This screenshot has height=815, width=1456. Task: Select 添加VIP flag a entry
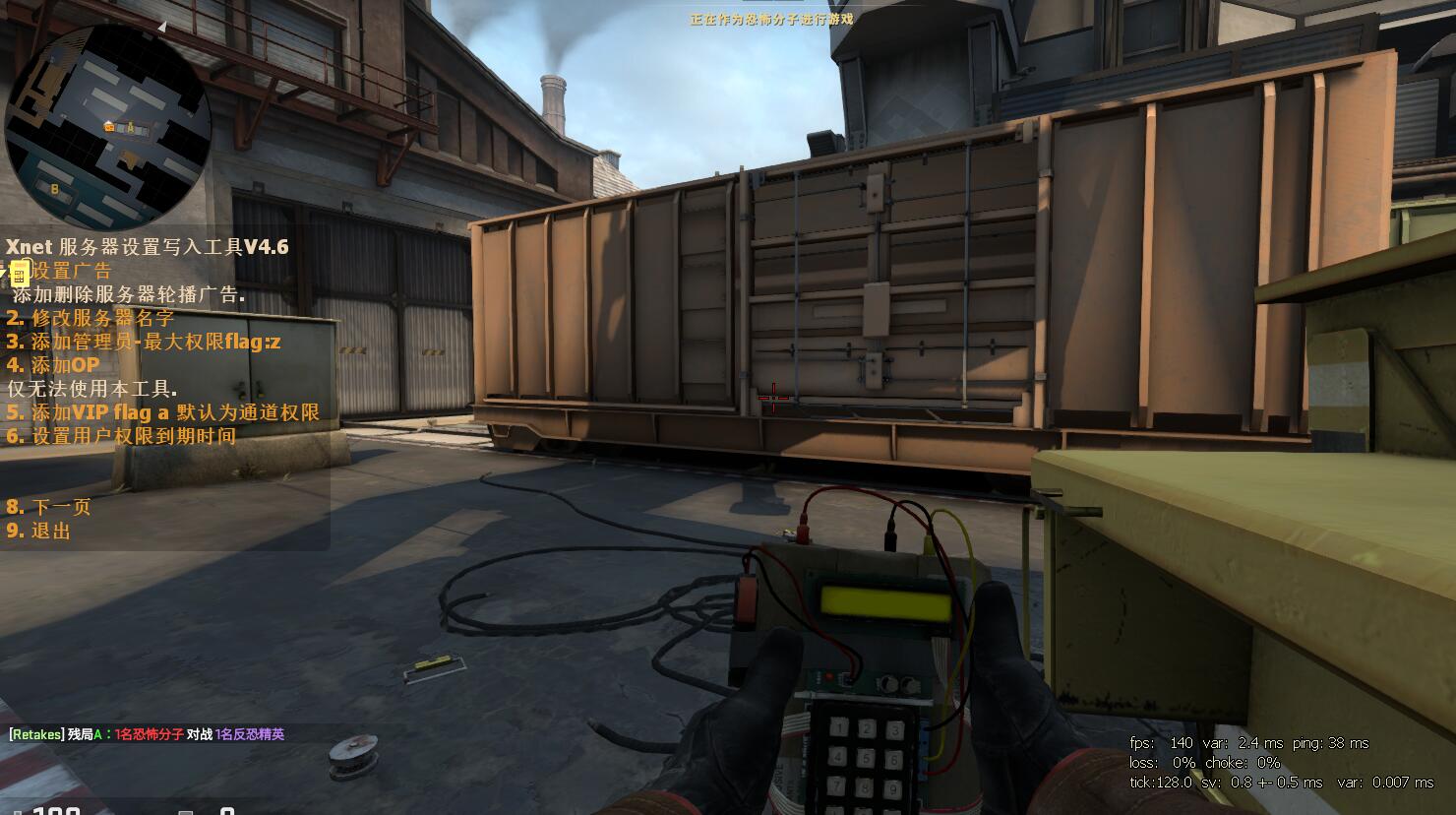[x=163, y=412]
